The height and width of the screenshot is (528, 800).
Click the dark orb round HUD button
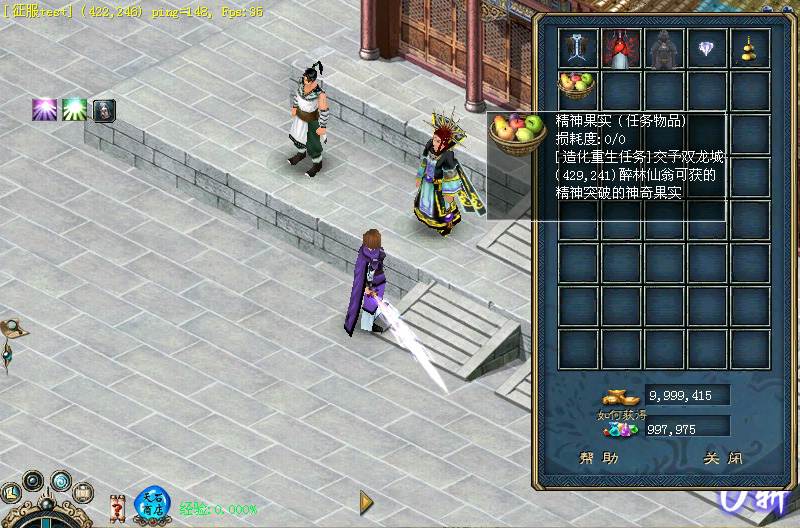(x=33, y=481)
